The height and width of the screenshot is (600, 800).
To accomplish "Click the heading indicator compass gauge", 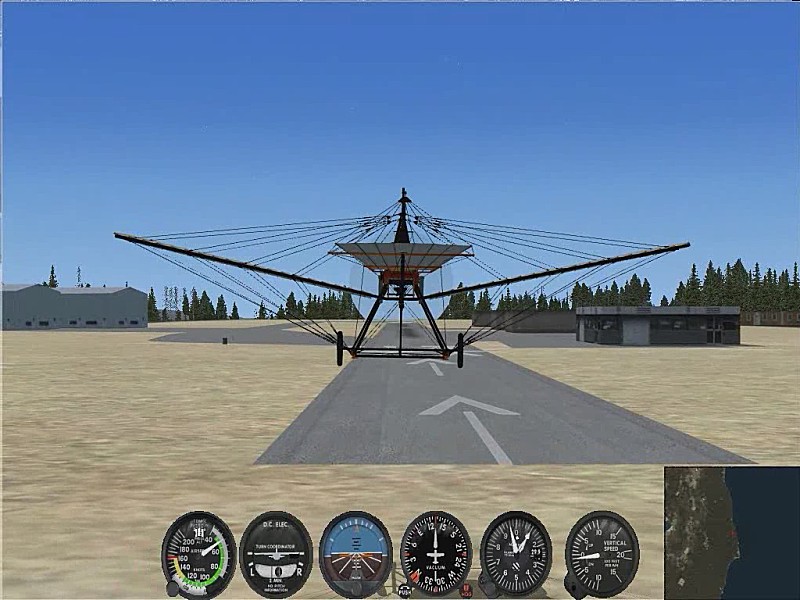I will click(436, 554).
